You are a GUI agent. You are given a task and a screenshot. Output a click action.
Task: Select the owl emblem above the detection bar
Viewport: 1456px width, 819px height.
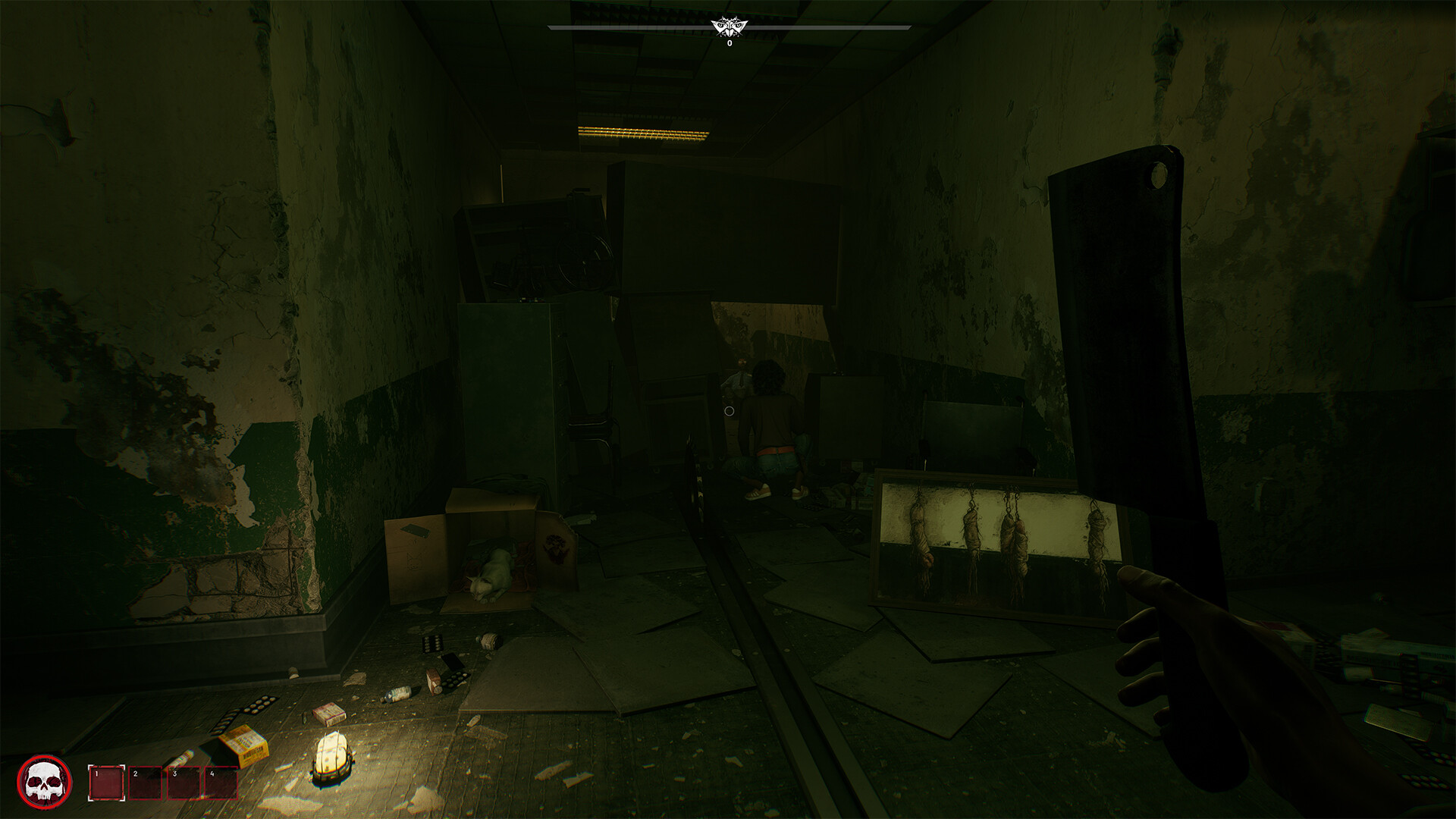730,27
